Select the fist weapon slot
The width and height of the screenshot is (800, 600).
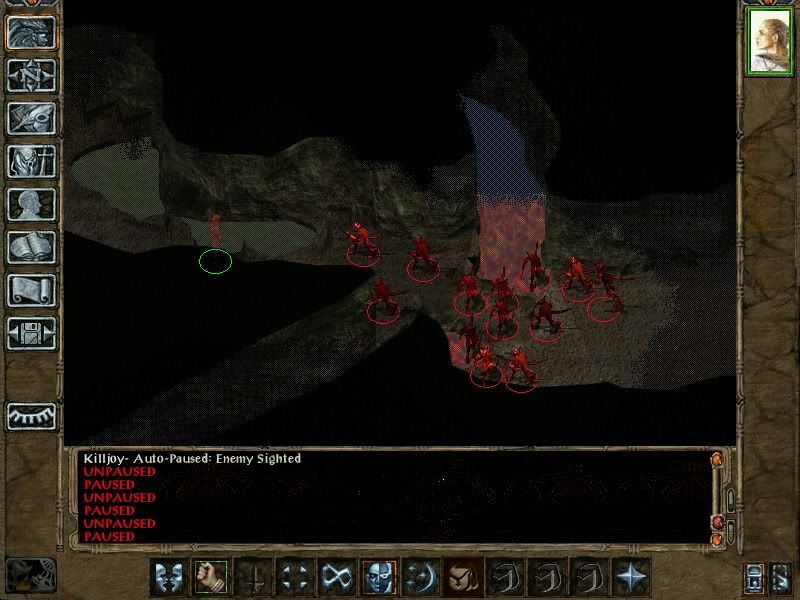pyautogui.click(x=209, y=576)
